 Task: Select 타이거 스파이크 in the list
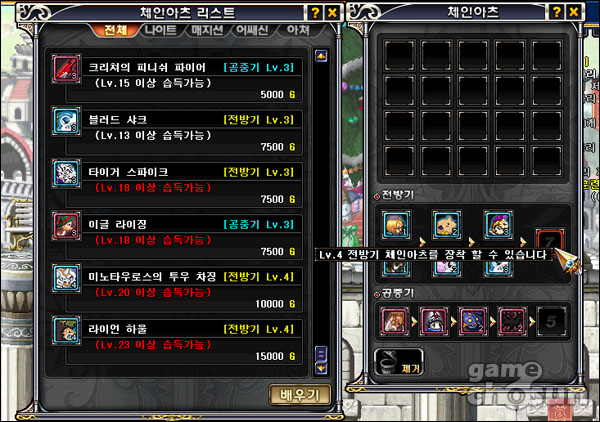180,182
